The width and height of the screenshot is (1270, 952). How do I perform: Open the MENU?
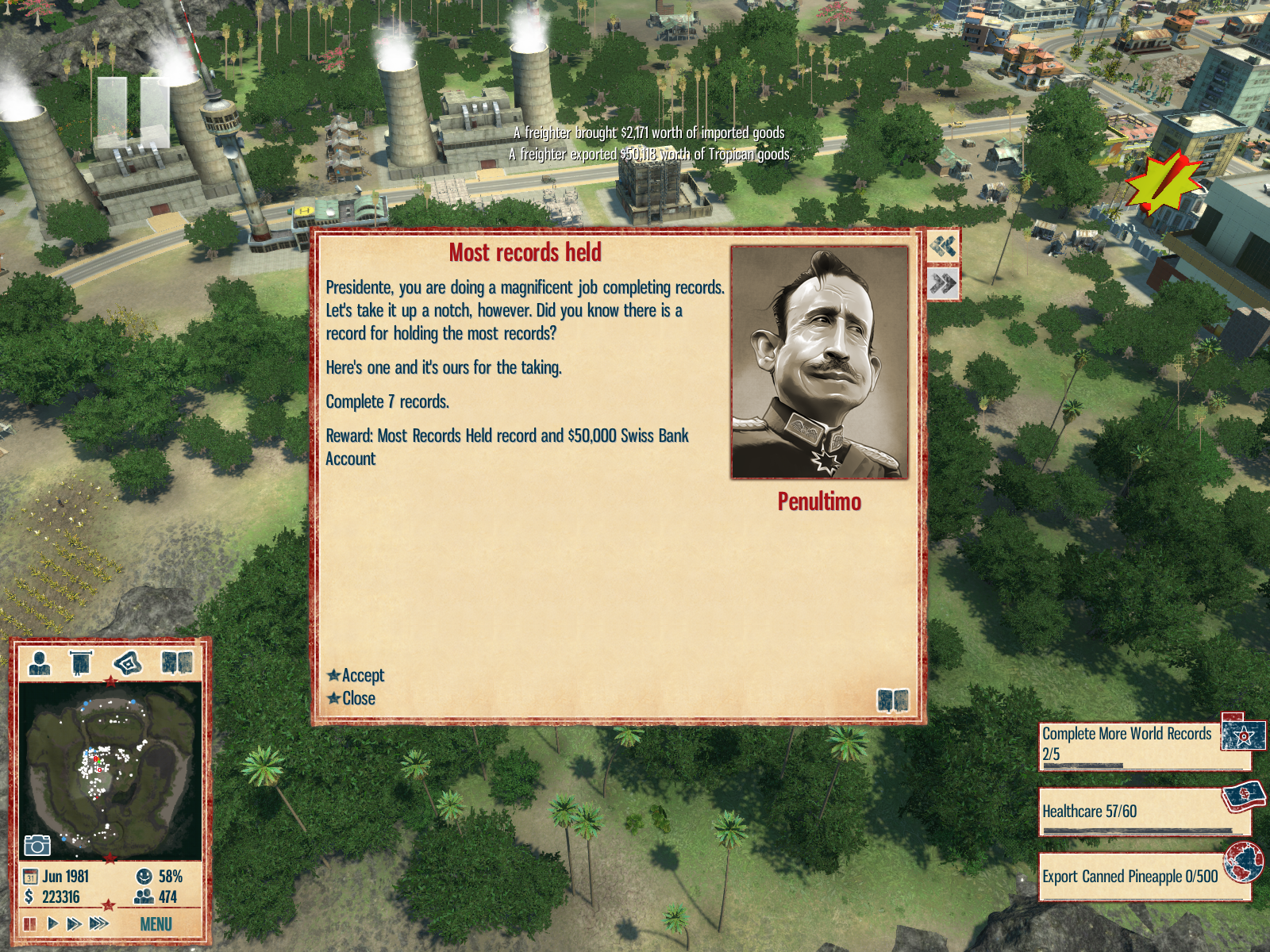[156, 924]
